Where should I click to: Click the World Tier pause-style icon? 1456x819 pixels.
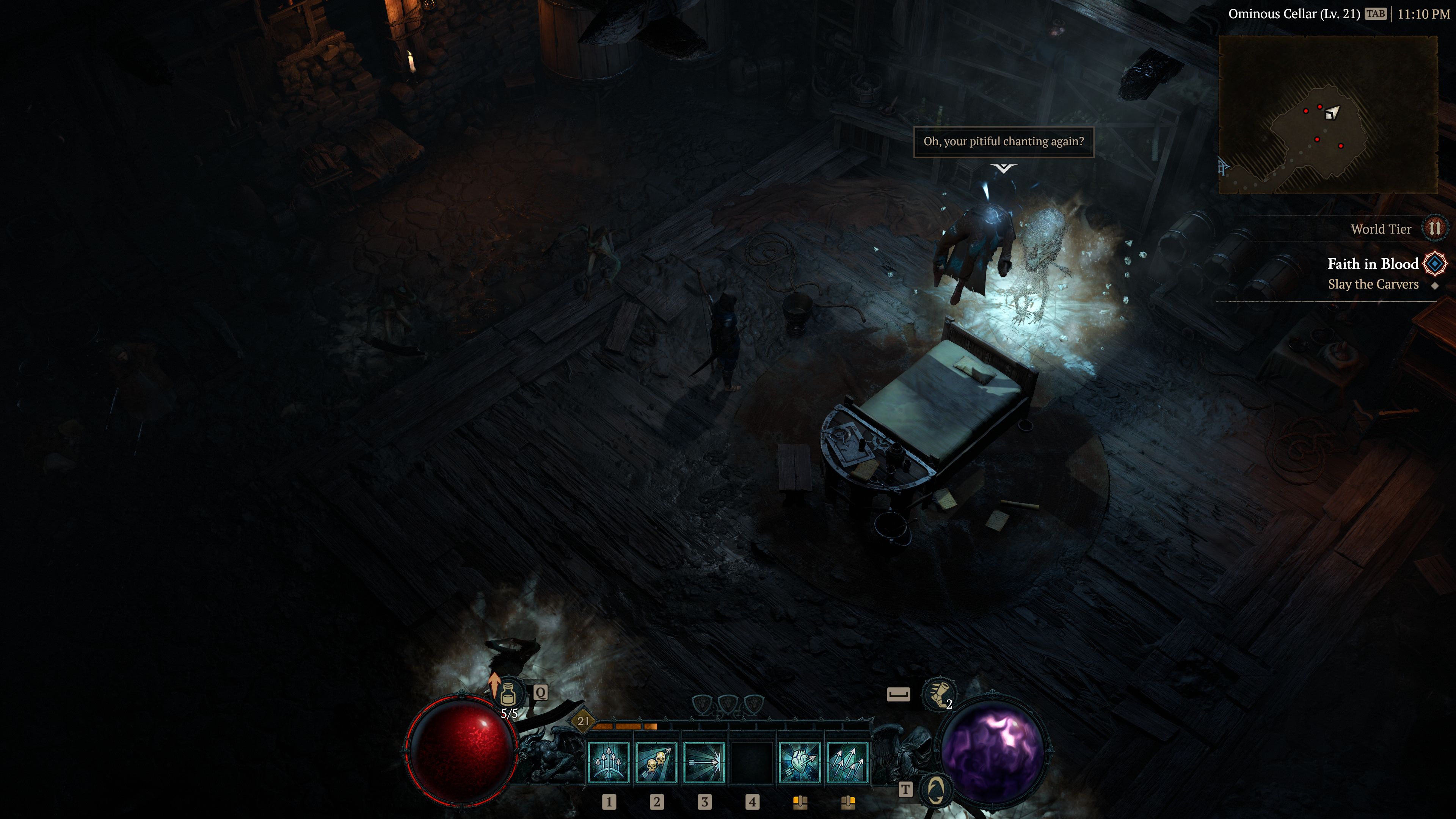point(1434,228)
